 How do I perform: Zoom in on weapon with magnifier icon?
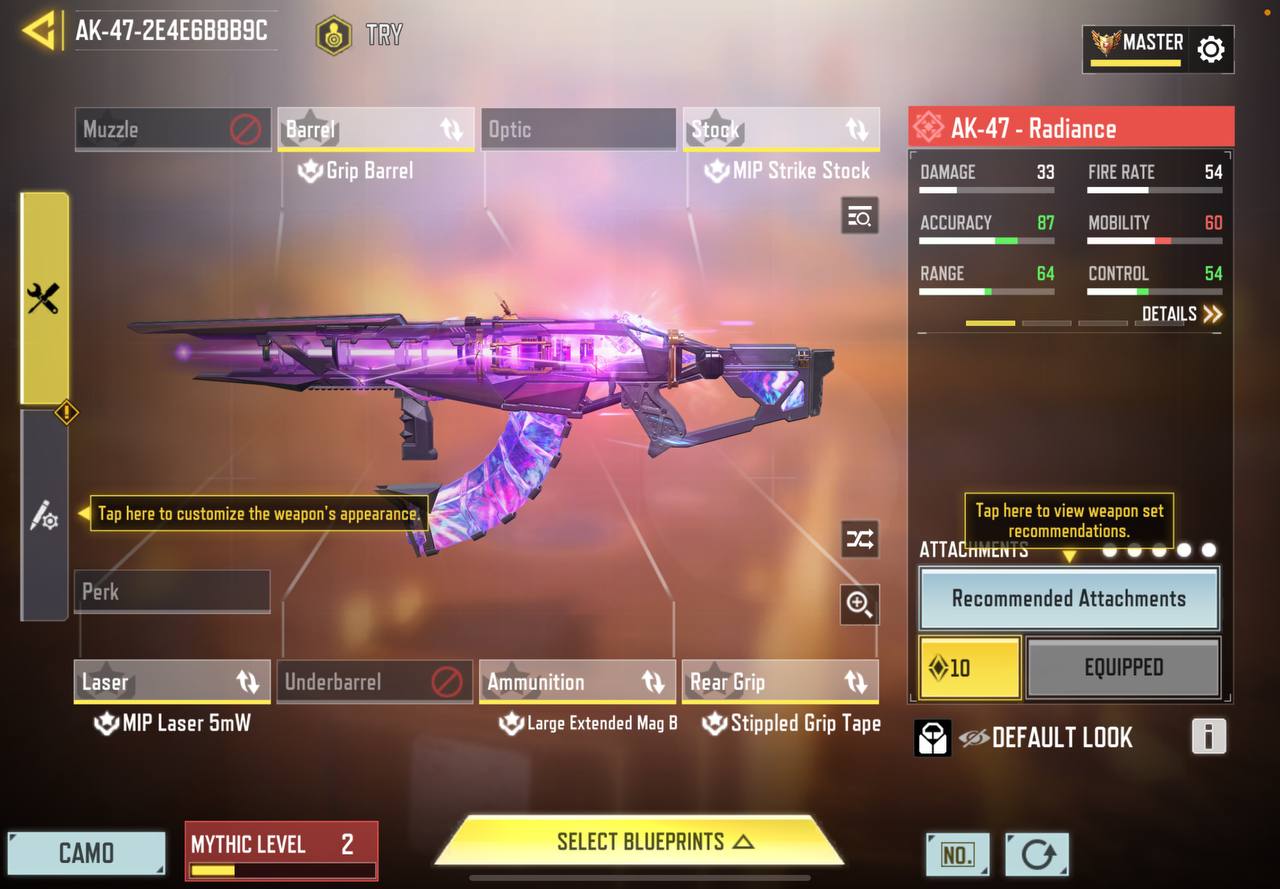860,604
